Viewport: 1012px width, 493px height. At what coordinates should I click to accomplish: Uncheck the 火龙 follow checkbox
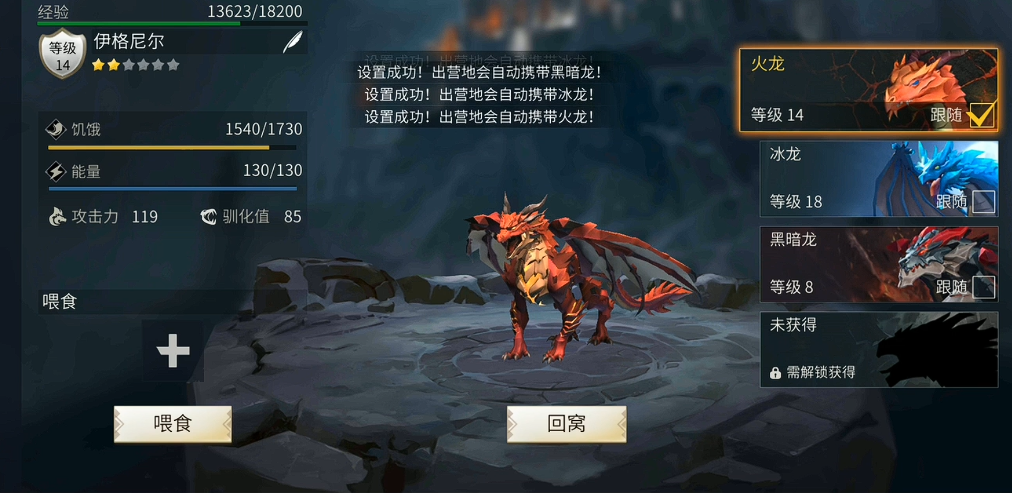click(981, 116)
